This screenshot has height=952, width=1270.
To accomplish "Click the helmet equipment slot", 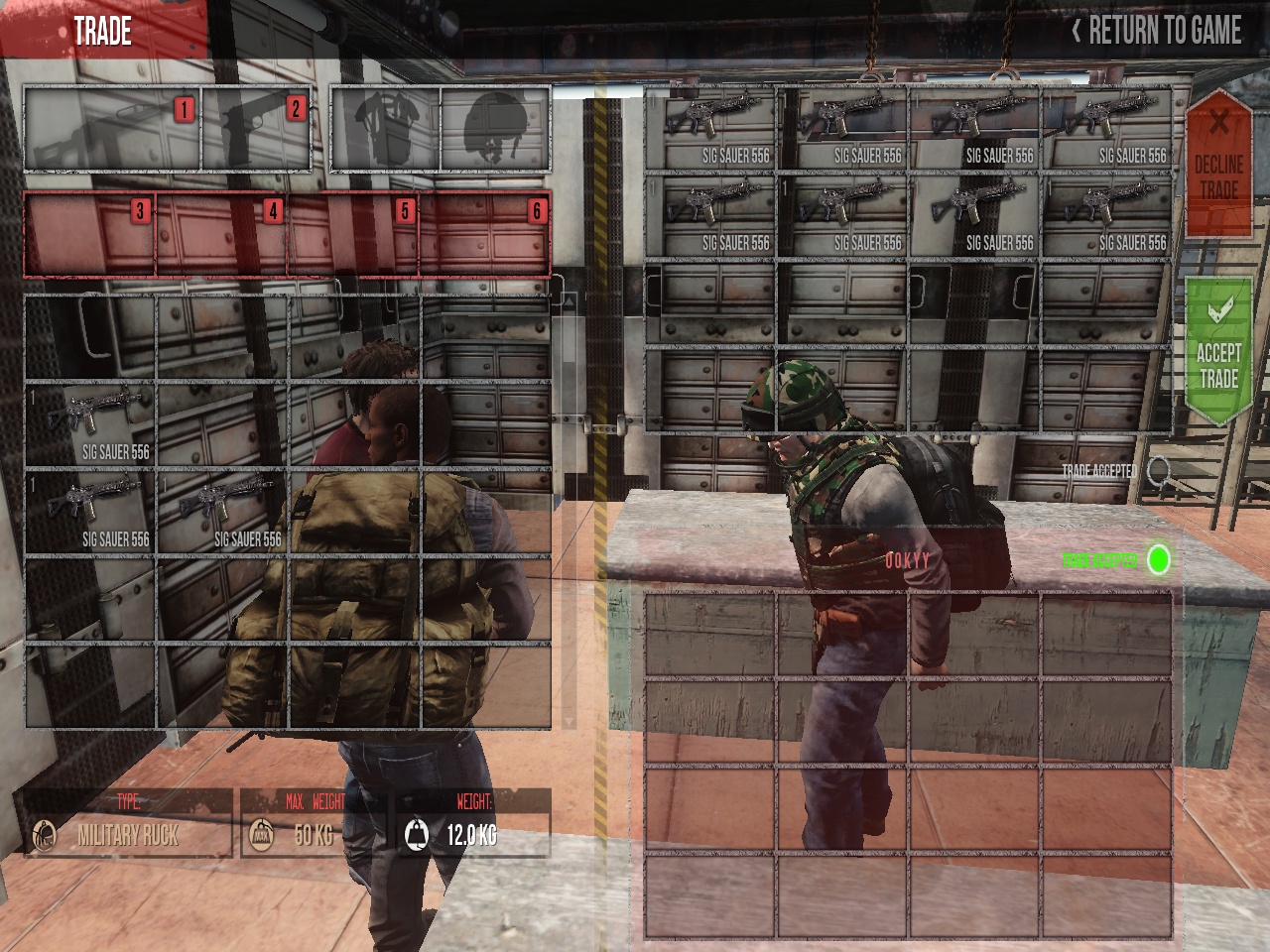I will click(495, 130).
